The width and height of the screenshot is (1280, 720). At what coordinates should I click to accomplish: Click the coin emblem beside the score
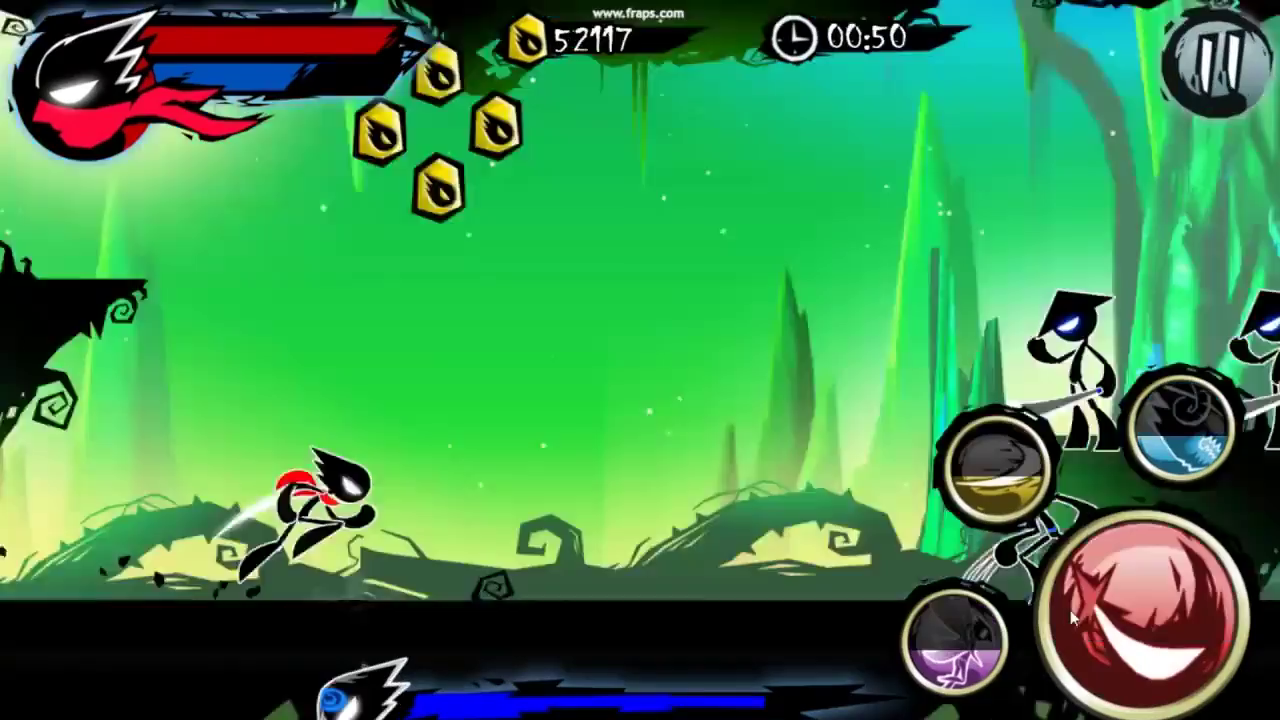528,40
